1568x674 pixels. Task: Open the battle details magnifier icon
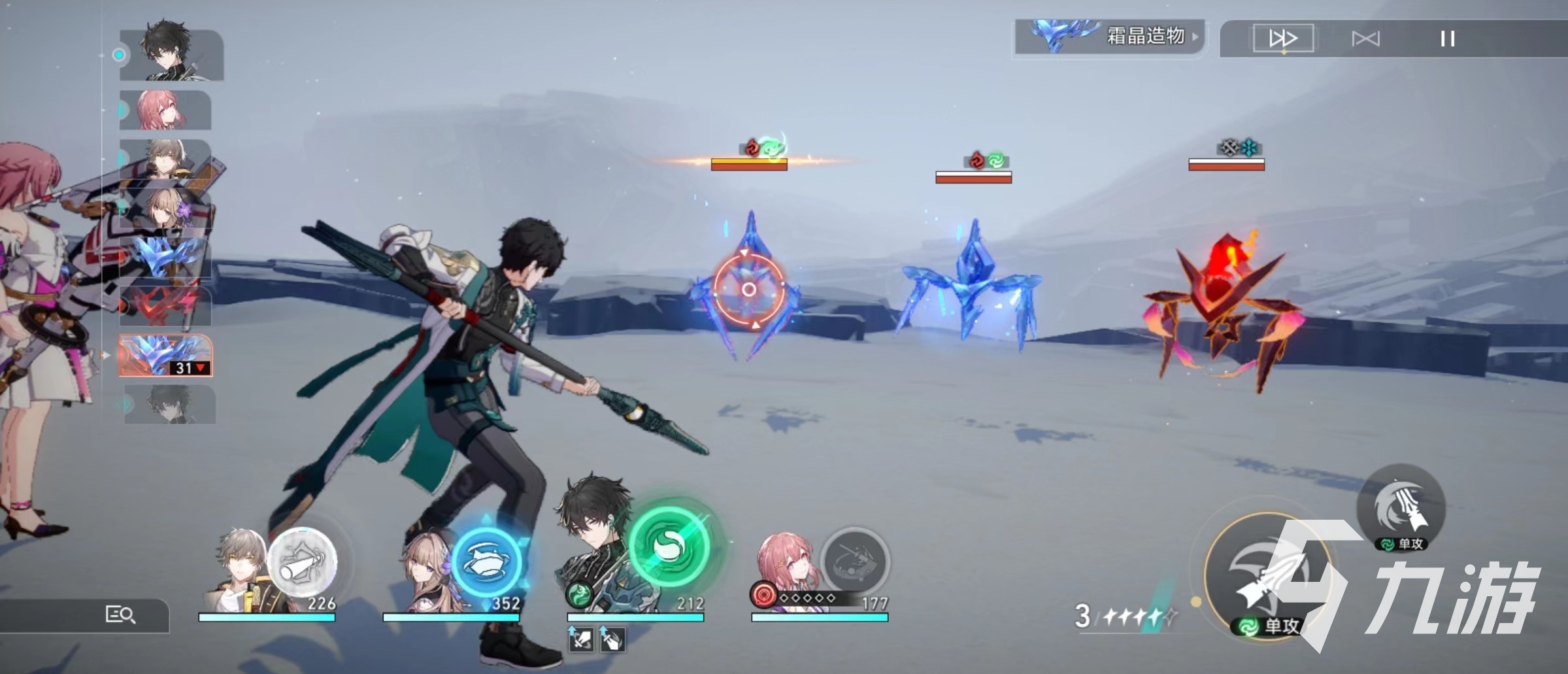point(120,615)
